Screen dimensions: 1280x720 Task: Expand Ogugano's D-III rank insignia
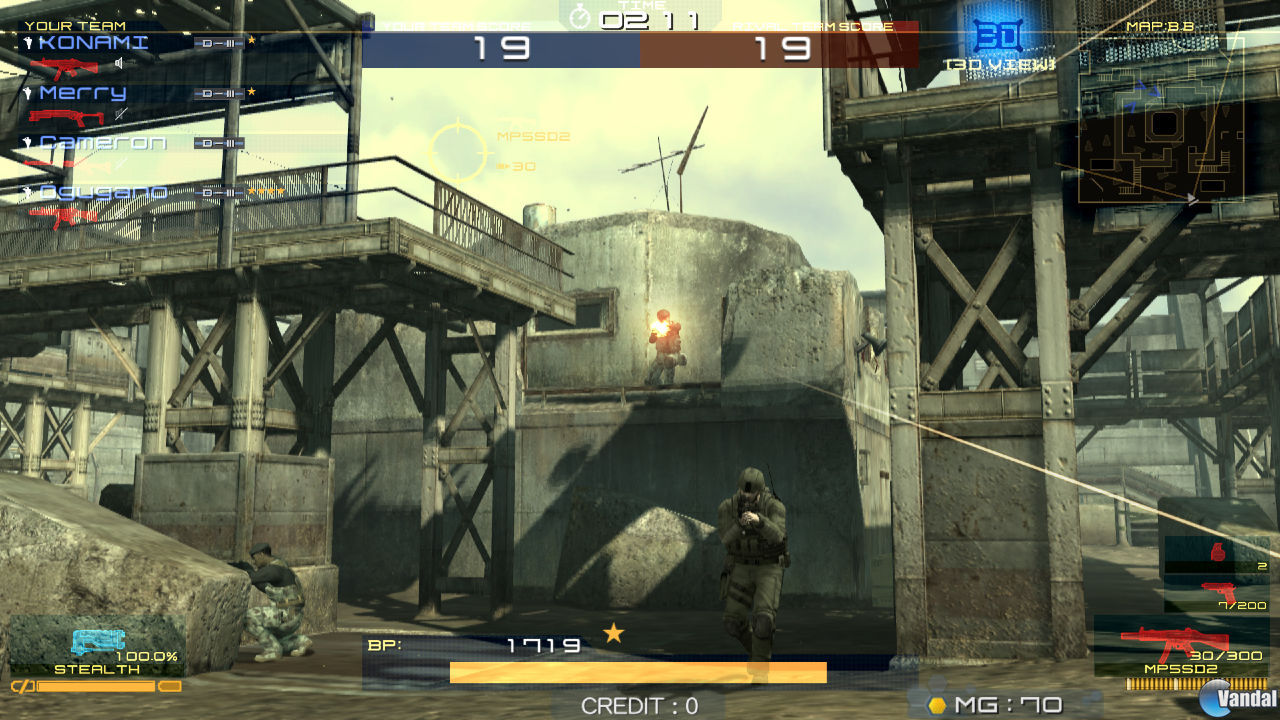pos(218,193)
